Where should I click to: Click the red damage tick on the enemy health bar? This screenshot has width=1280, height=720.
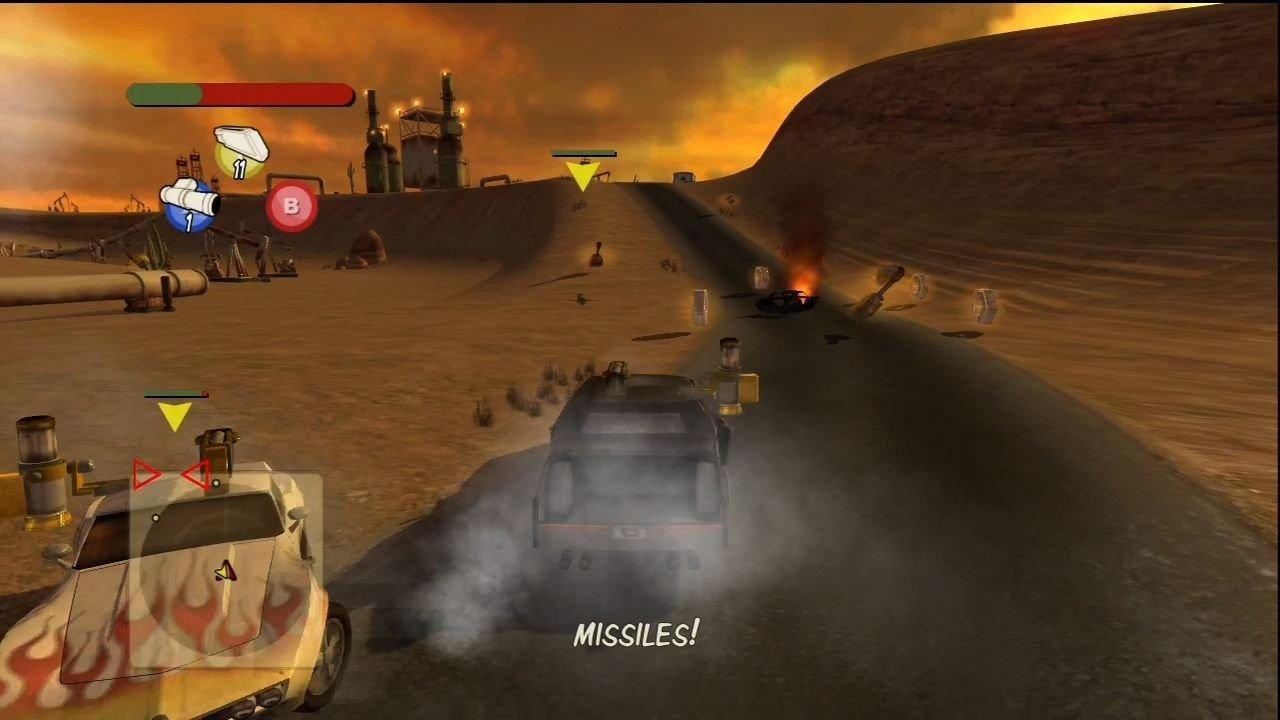pos(204,393)
